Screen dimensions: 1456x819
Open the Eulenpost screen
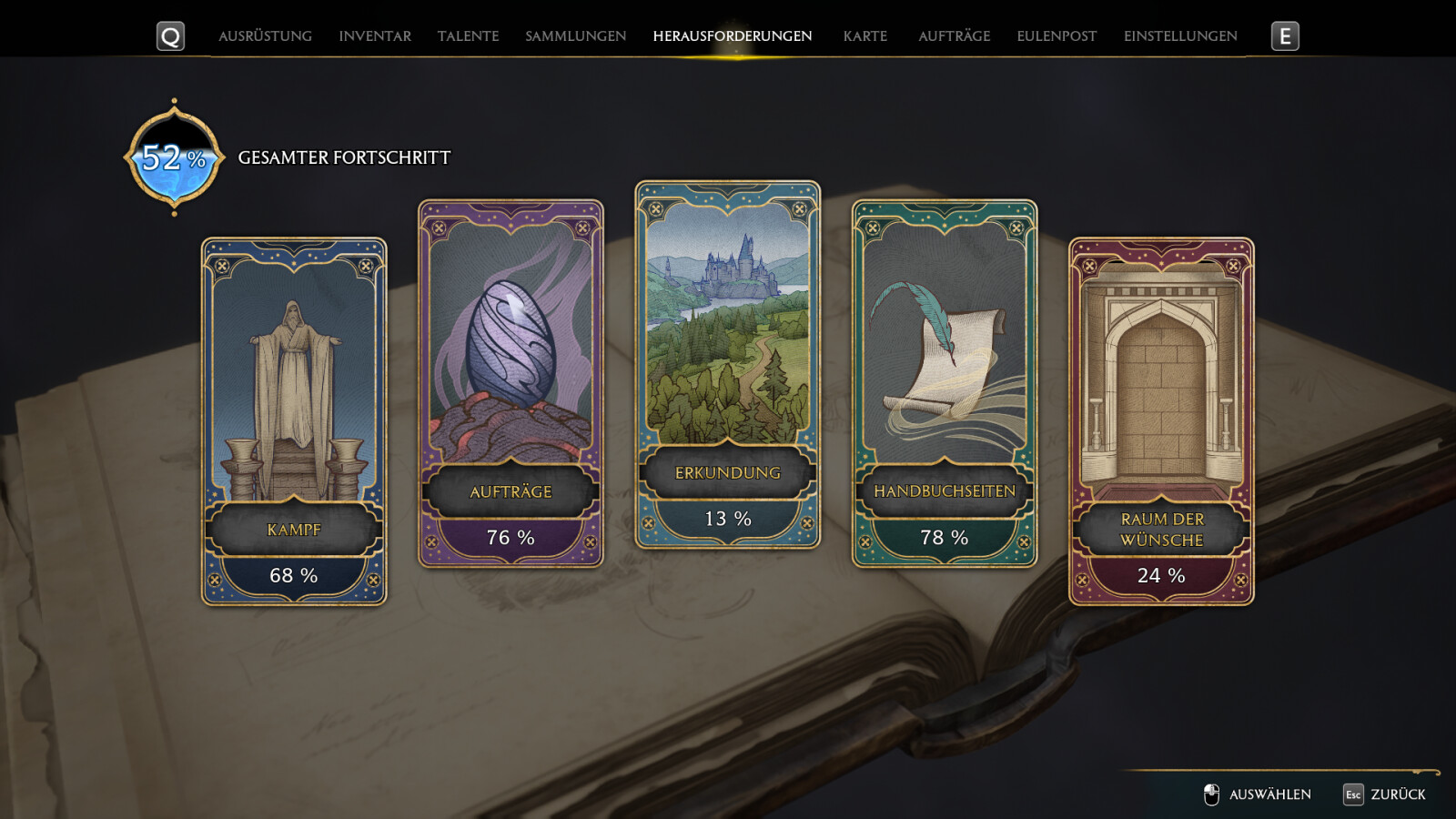click(1055, 36)
